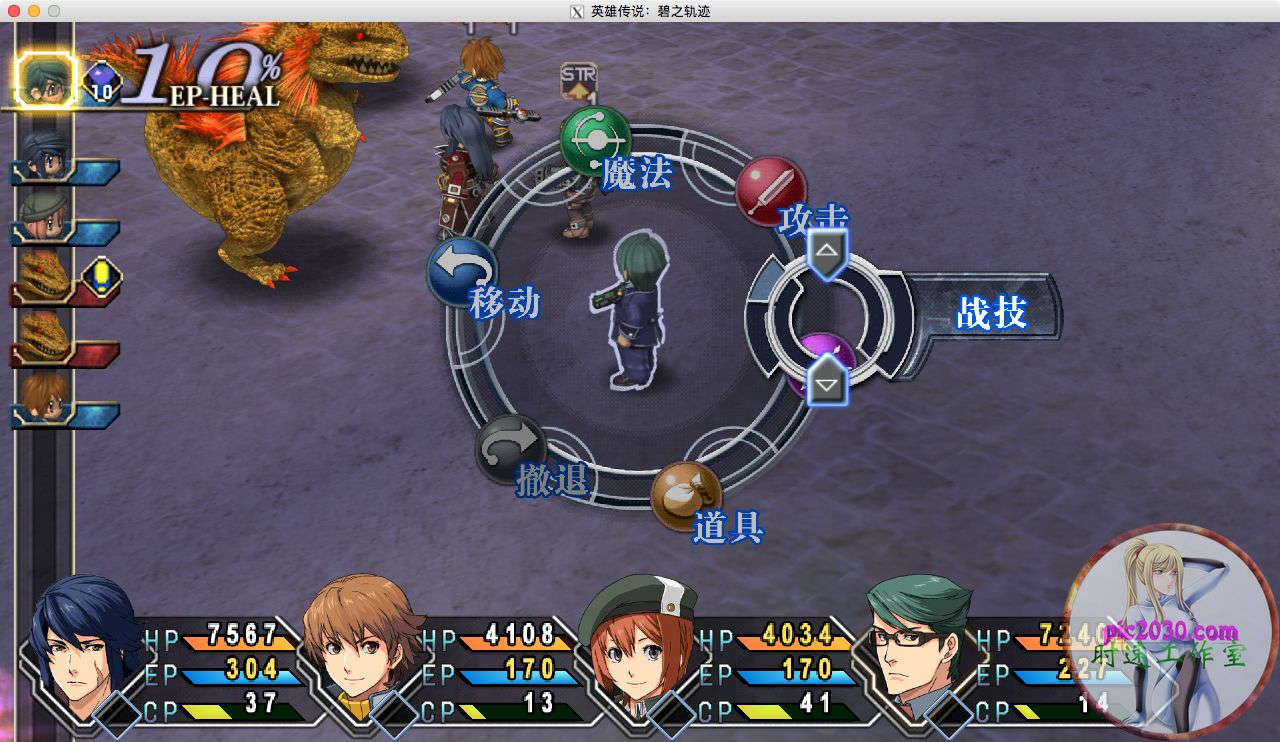Open the 道具 (Items) bag command
The height and width of the screenshot is (742, 1280).
686,496
